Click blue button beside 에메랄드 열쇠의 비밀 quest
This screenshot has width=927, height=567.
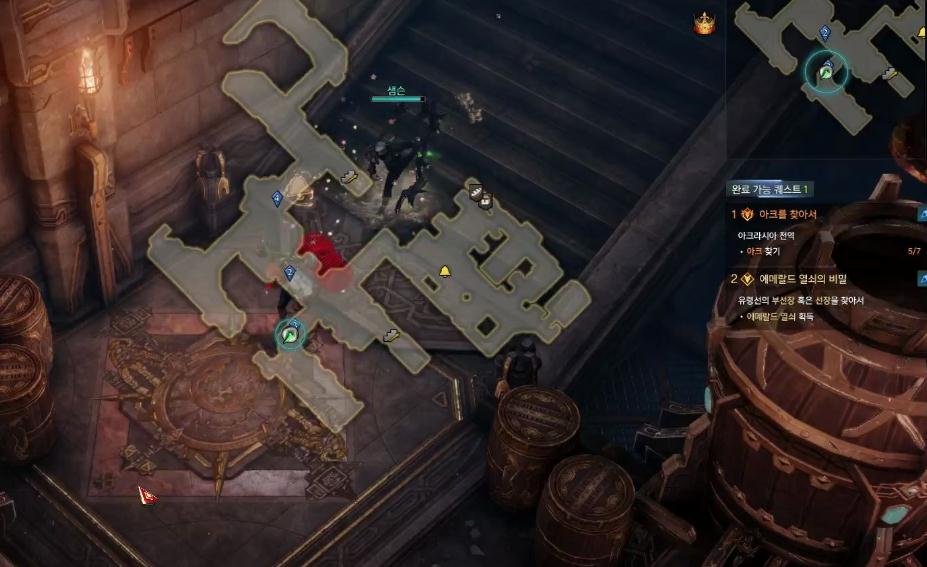point(921,279)
